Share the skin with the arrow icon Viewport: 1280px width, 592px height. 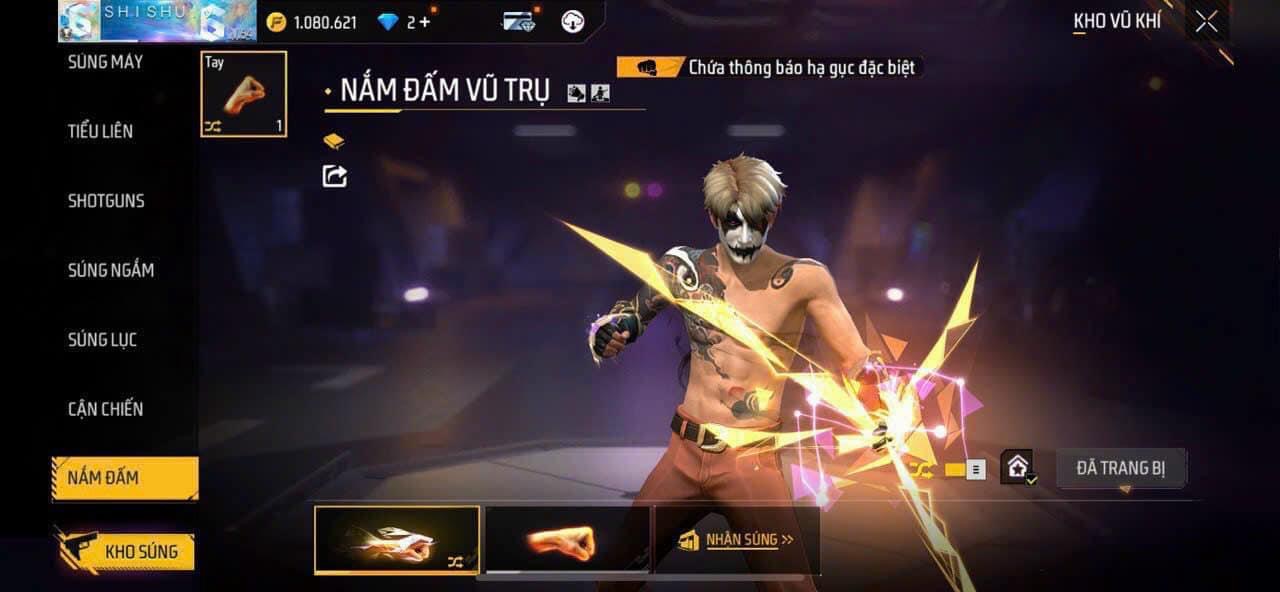pyautogui.click(x=335, y=176)
